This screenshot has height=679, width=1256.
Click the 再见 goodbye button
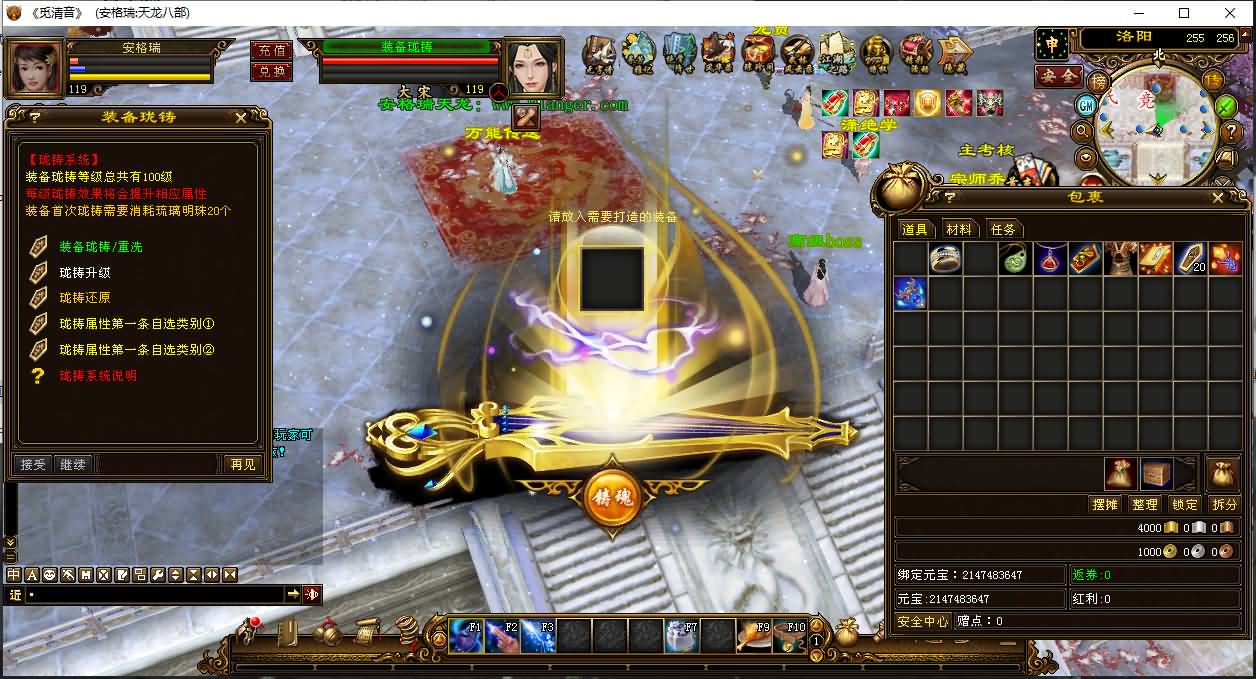(242, 464)
